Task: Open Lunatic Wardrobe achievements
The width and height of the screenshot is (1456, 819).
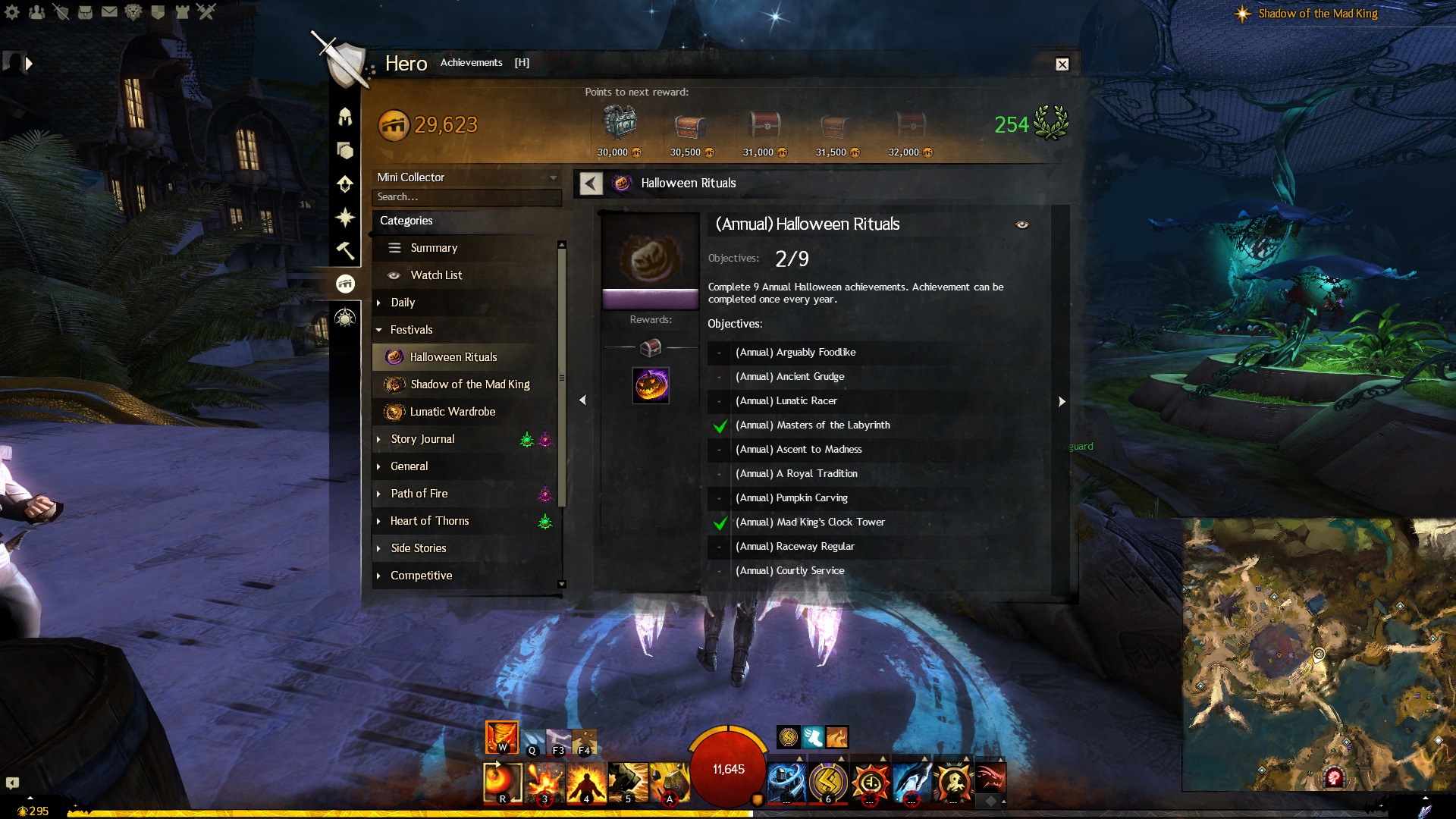Action: point(452,412)
